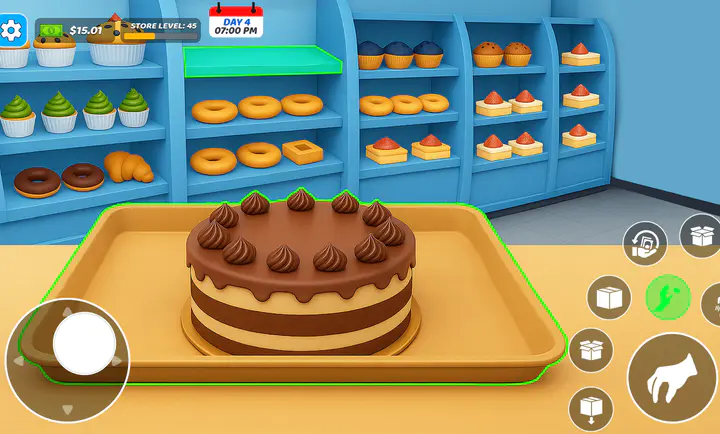Tap the box with down arrow button
Viewport: 720px width, 434px height.
[x=591, y=409]
